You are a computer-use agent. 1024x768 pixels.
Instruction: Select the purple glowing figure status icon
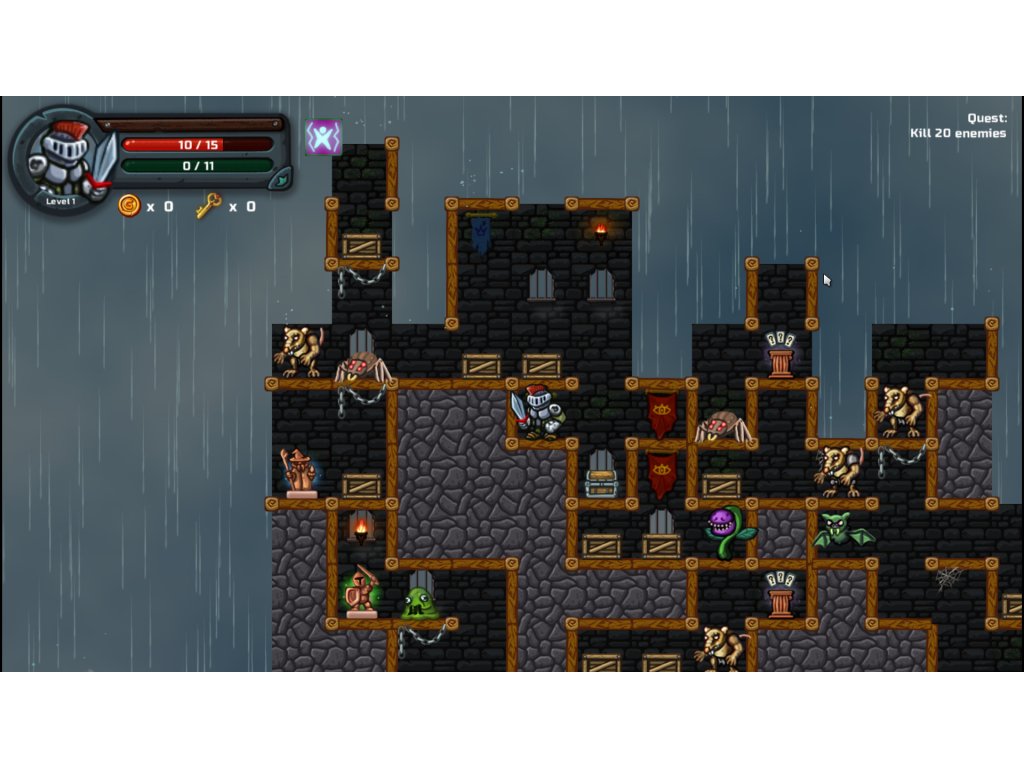click(323, 138)
